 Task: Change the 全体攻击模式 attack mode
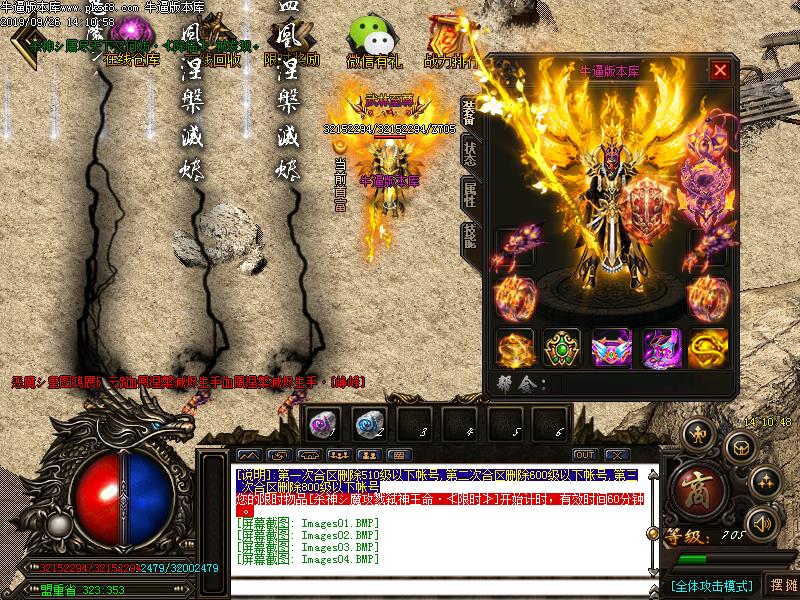tap(711, 584)
